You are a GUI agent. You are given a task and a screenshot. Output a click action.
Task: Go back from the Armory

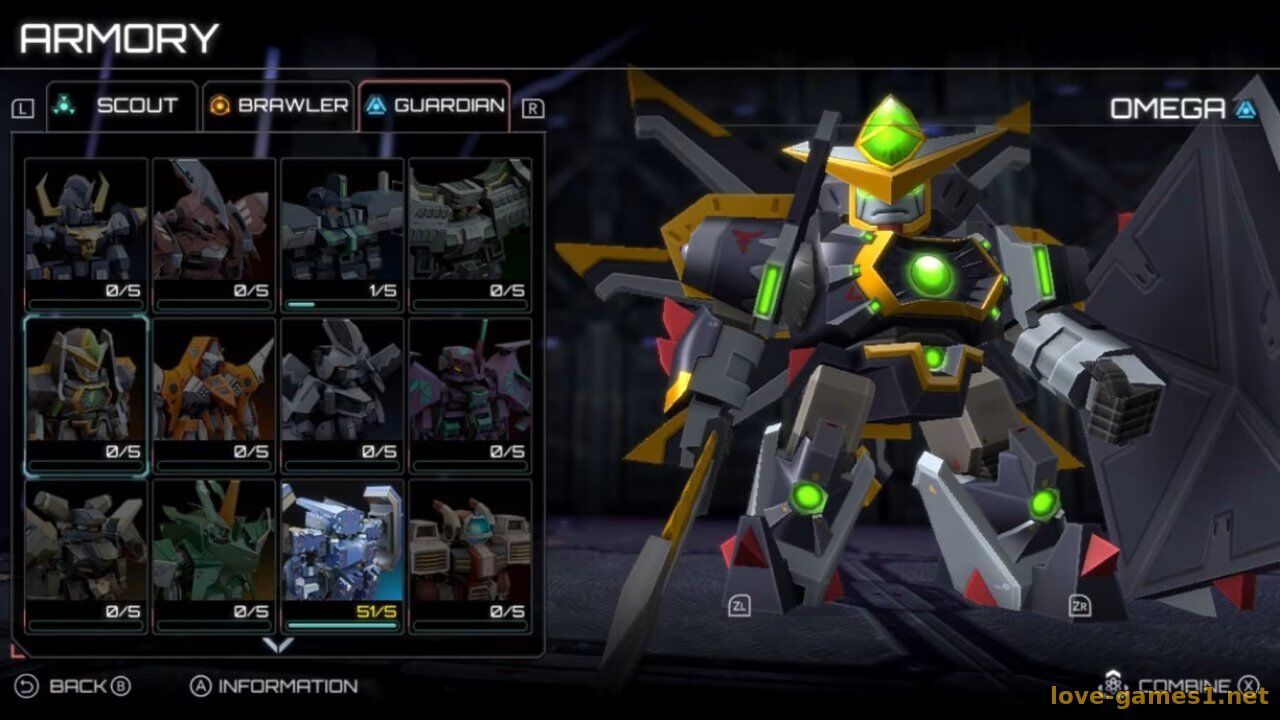tap(75, 687)
